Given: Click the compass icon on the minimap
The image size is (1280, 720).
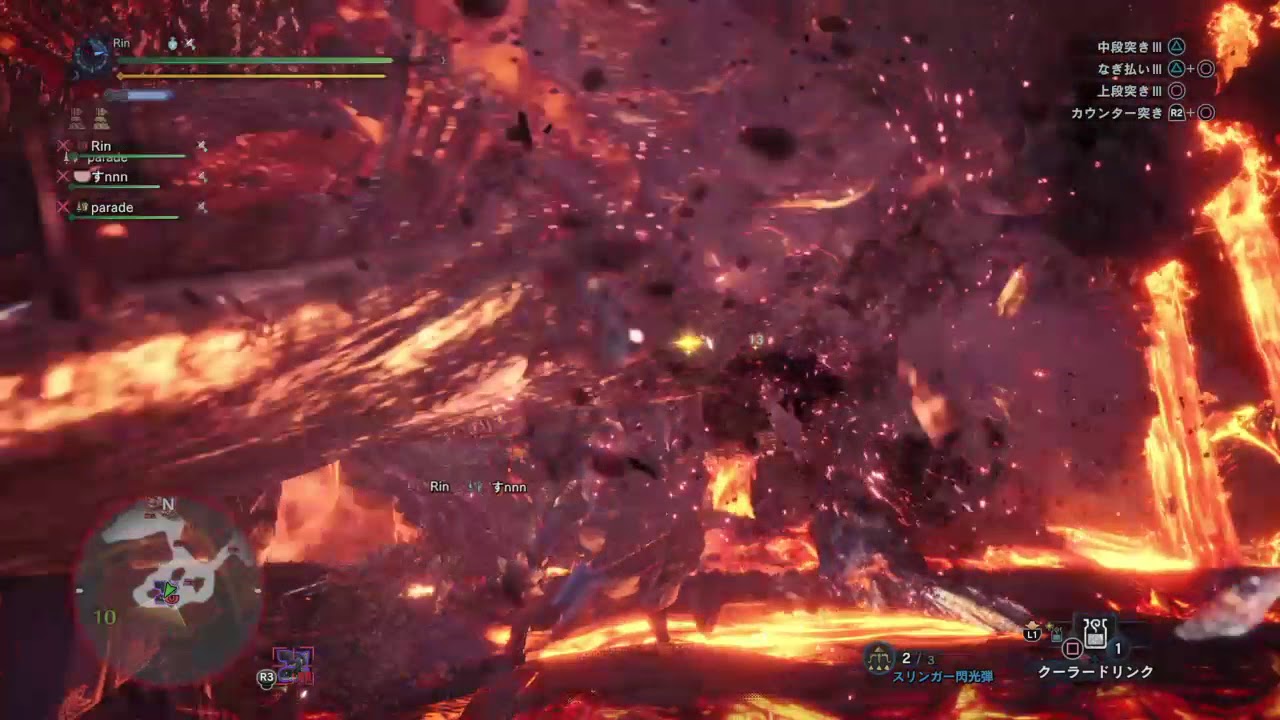Looking at the screenshot, I should point(167,504).
